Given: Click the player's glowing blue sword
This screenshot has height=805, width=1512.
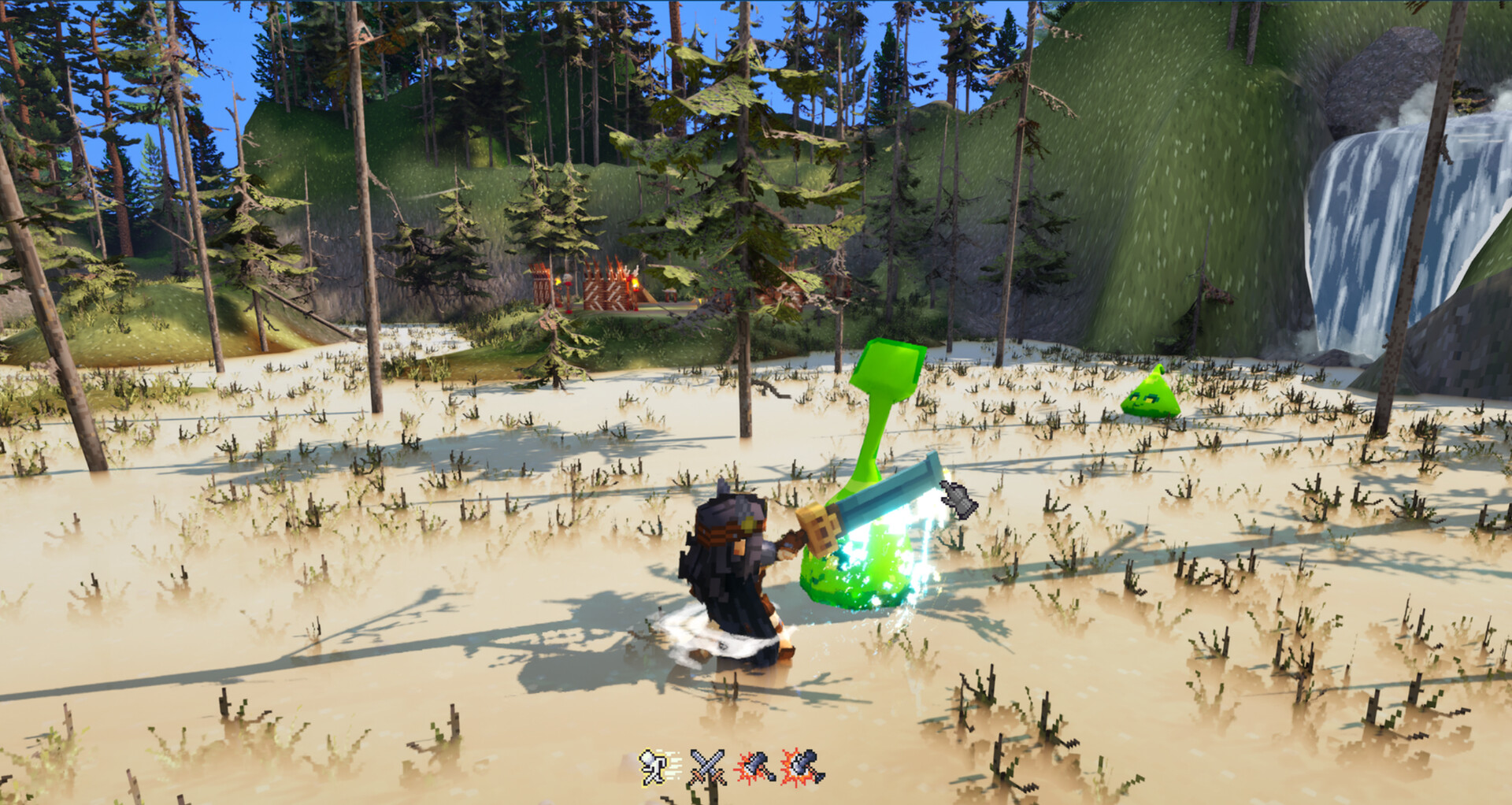Looking at the screenshot, I should [x=882, y=504].
